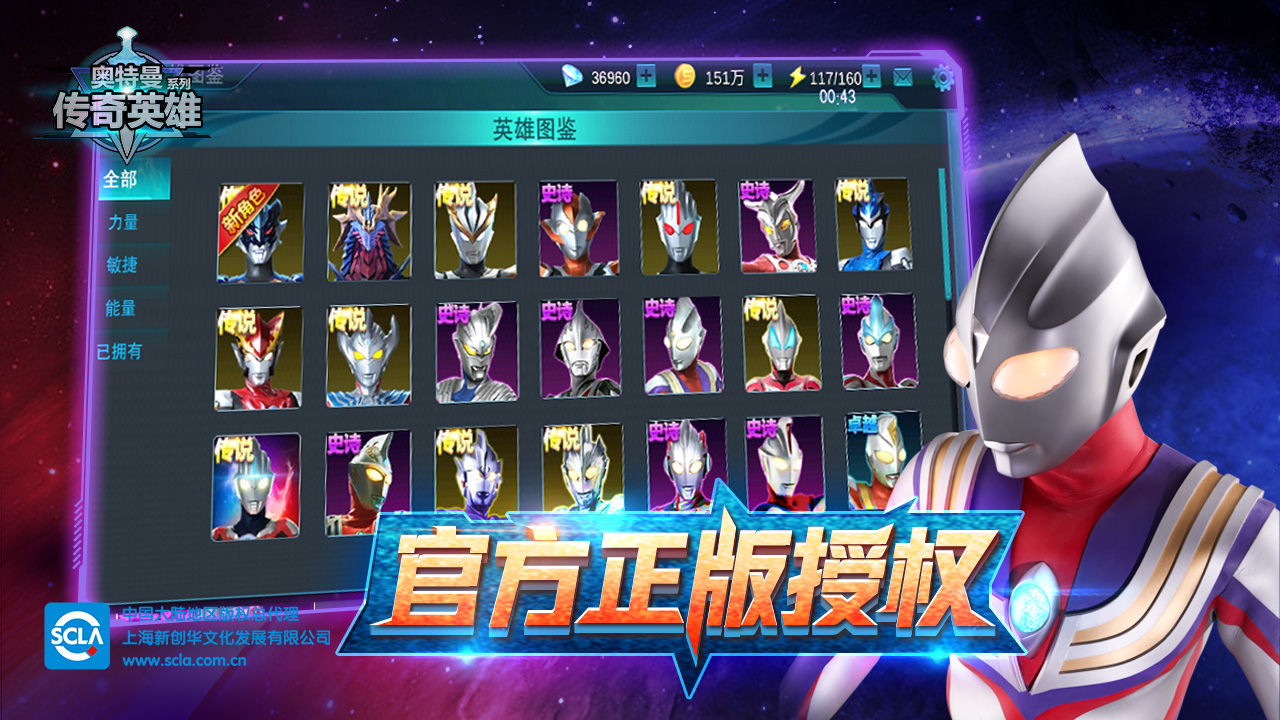Click the SCLA publisher logo
Image resolution: width=1280 pixels, height=720 pixels.
click(x=77, y=637)
